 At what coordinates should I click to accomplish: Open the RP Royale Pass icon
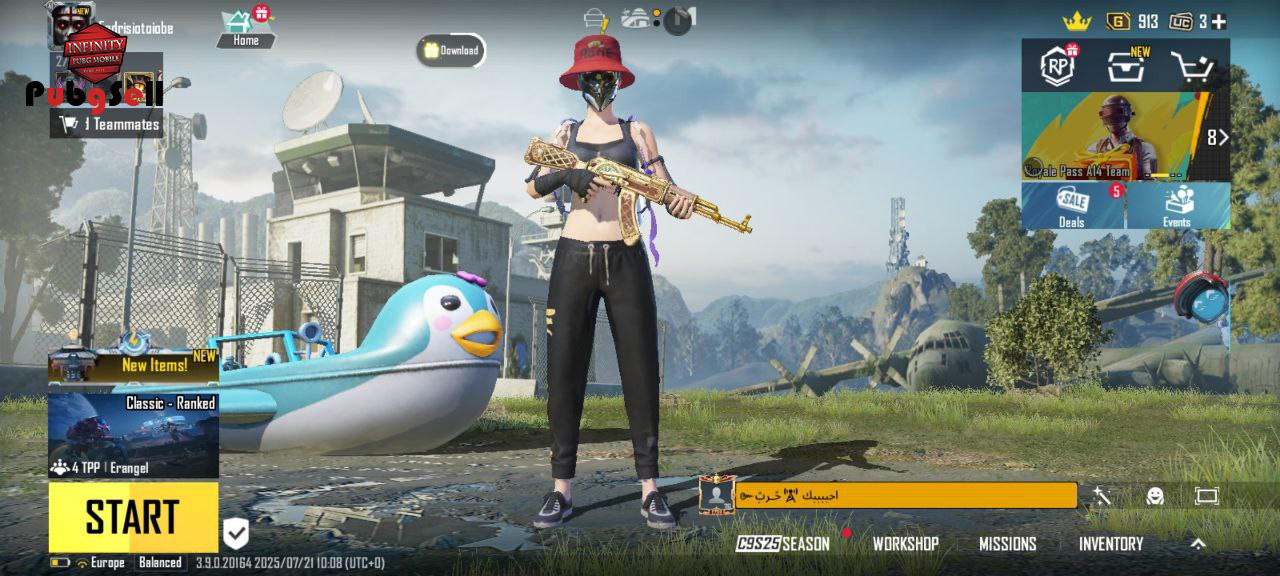point(1058,66)
